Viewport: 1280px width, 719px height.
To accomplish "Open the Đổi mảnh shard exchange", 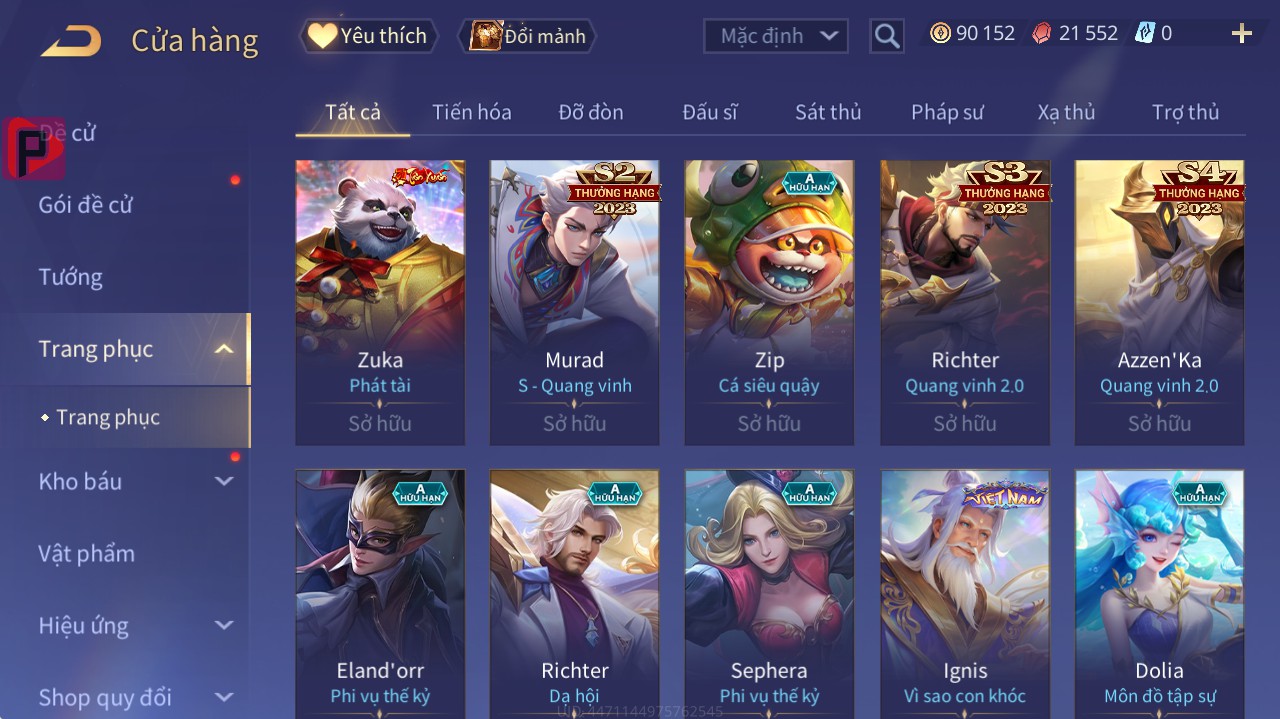I will [528, 36].
